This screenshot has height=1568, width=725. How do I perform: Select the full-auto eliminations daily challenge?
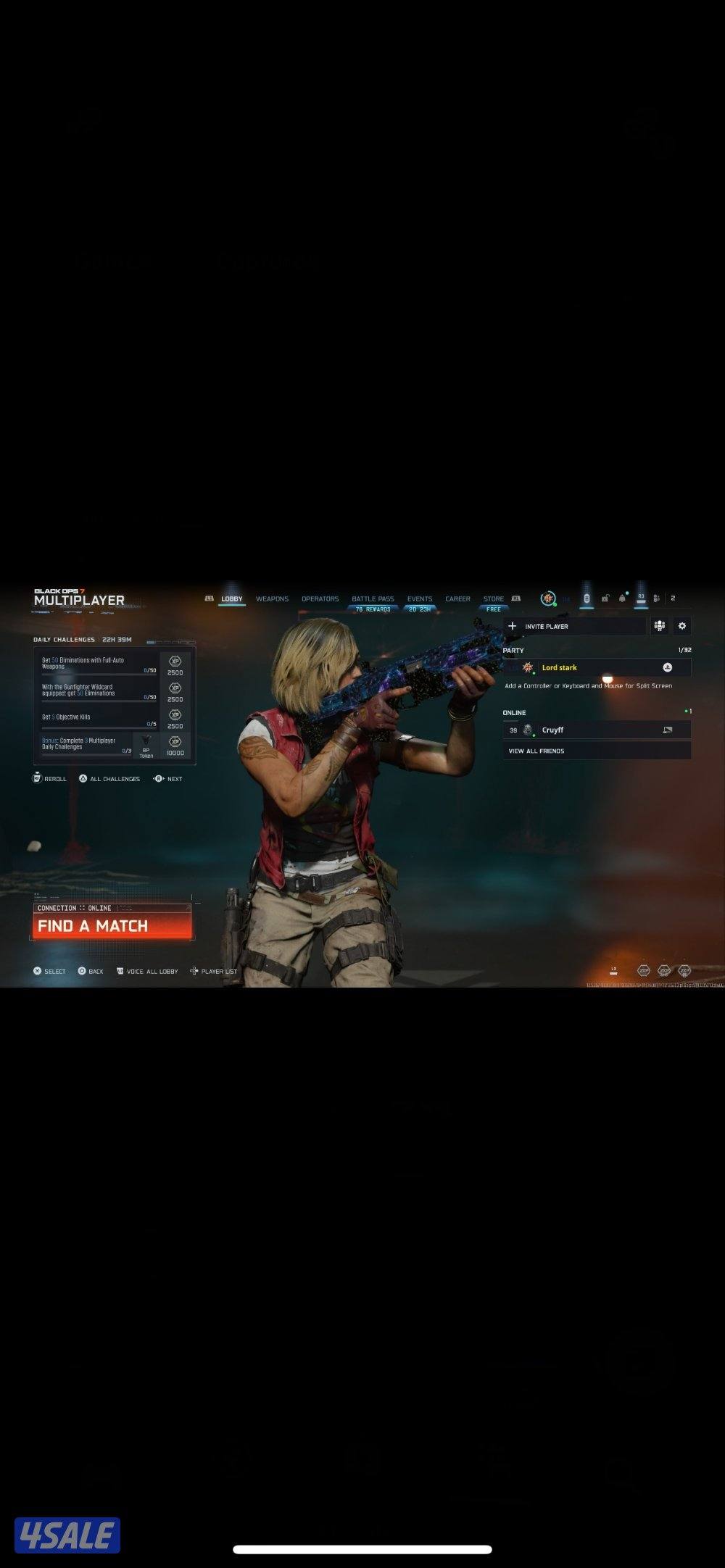pyautogui.click(x=99, y=664)
